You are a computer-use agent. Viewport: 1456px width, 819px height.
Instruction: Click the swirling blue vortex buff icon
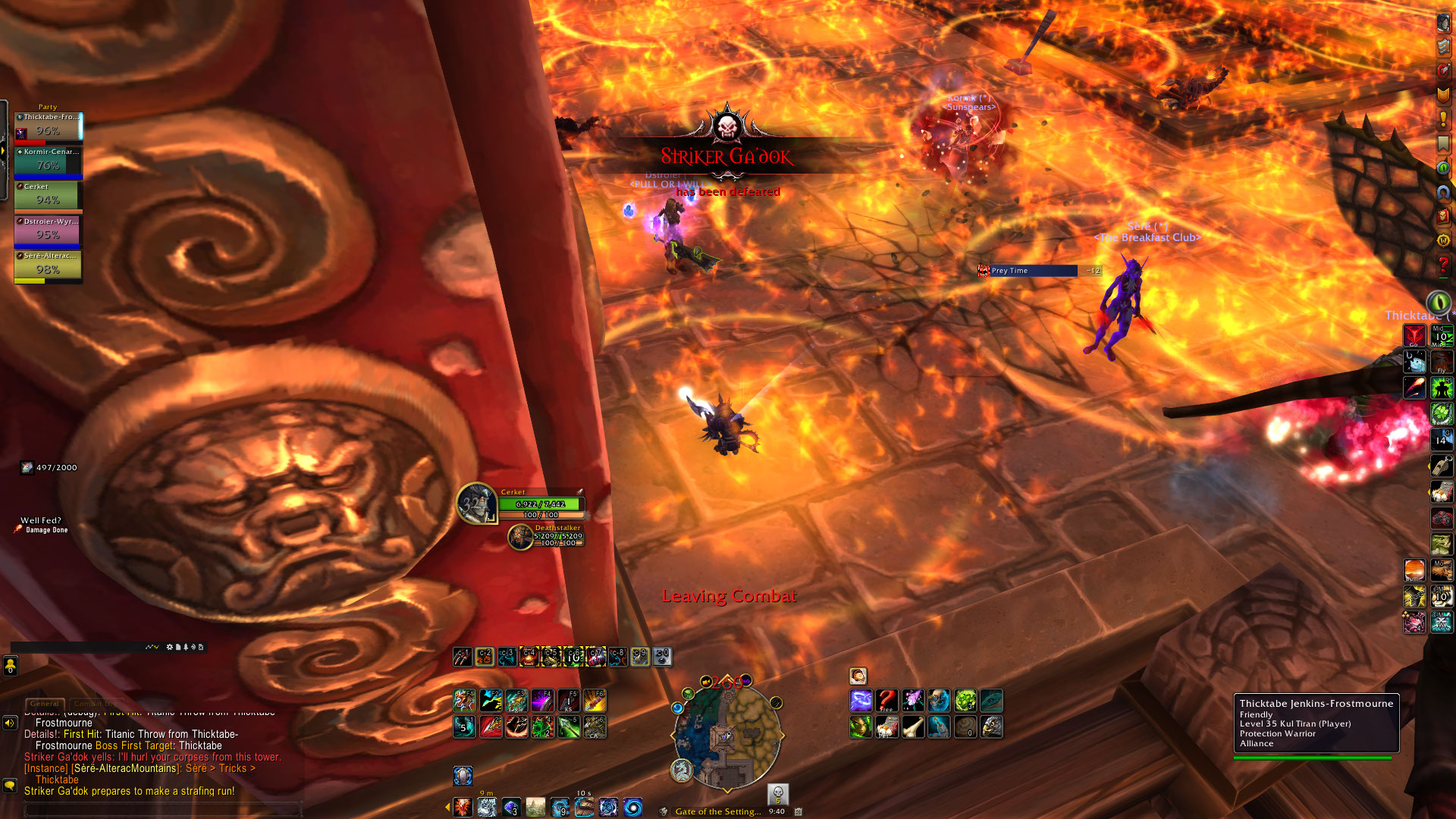point(632,808)
